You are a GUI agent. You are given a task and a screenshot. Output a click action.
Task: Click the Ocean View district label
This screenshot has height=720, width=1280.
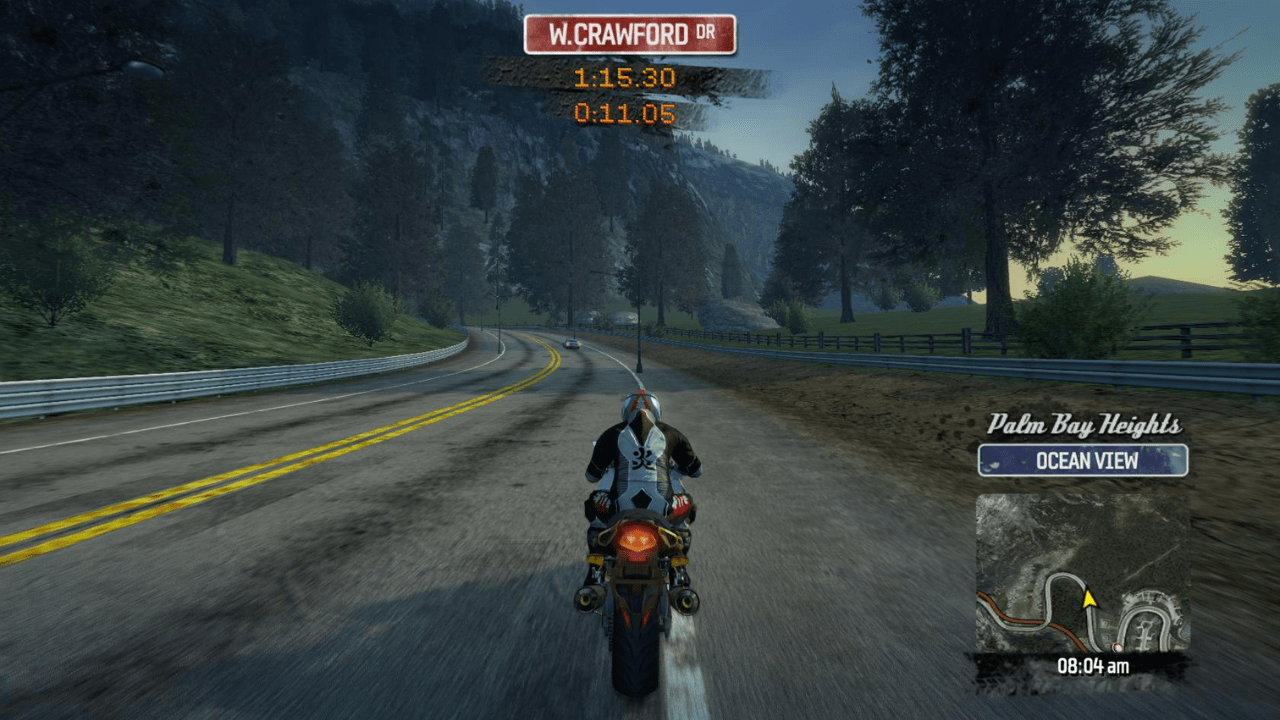(1083, 460)
